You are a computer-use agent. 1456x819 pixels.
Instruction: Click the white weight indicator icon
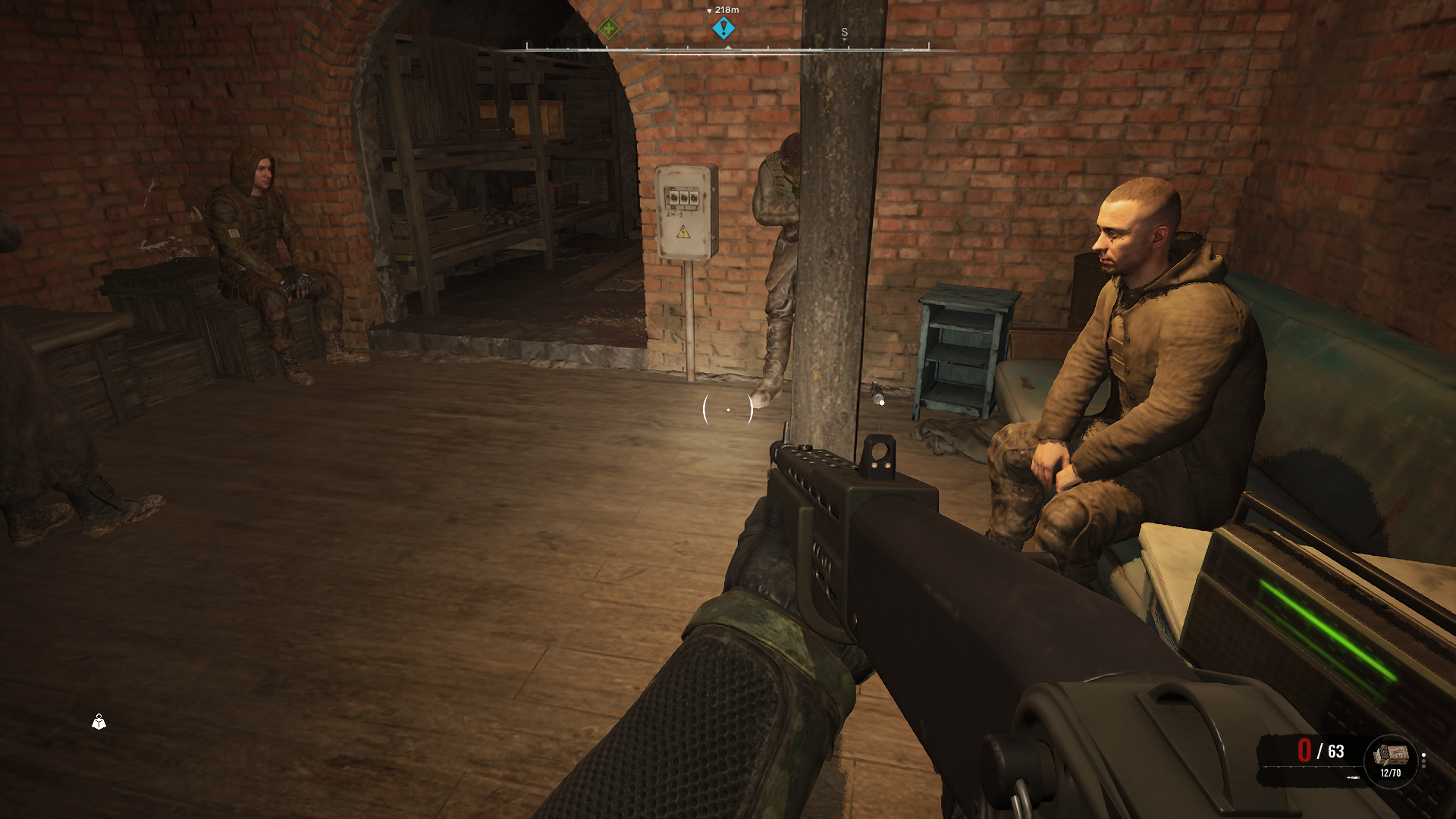[99, 722]
